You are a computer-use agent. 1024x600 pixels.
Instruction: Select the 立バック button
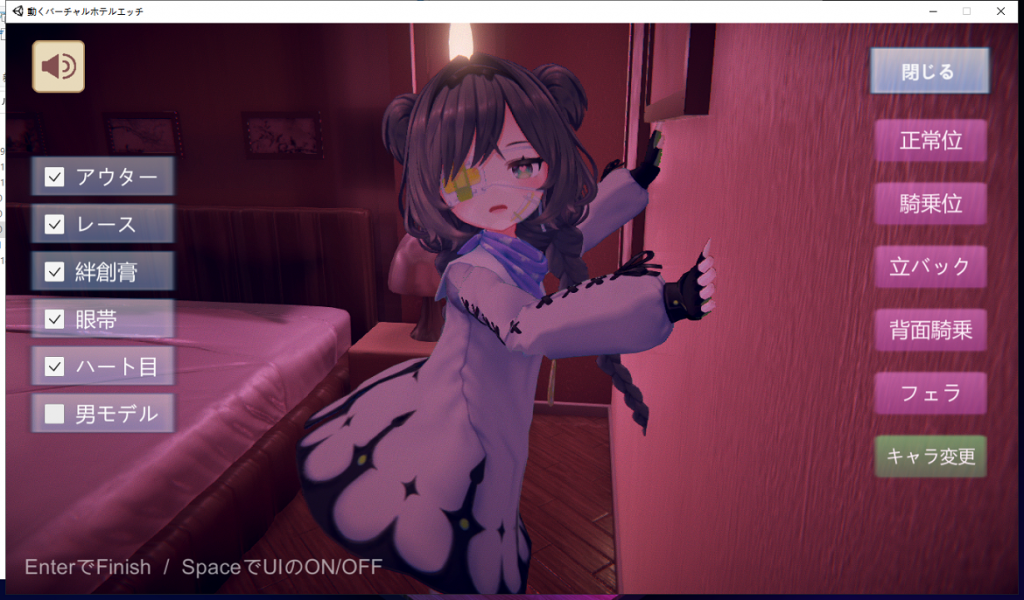pos(930,267)
